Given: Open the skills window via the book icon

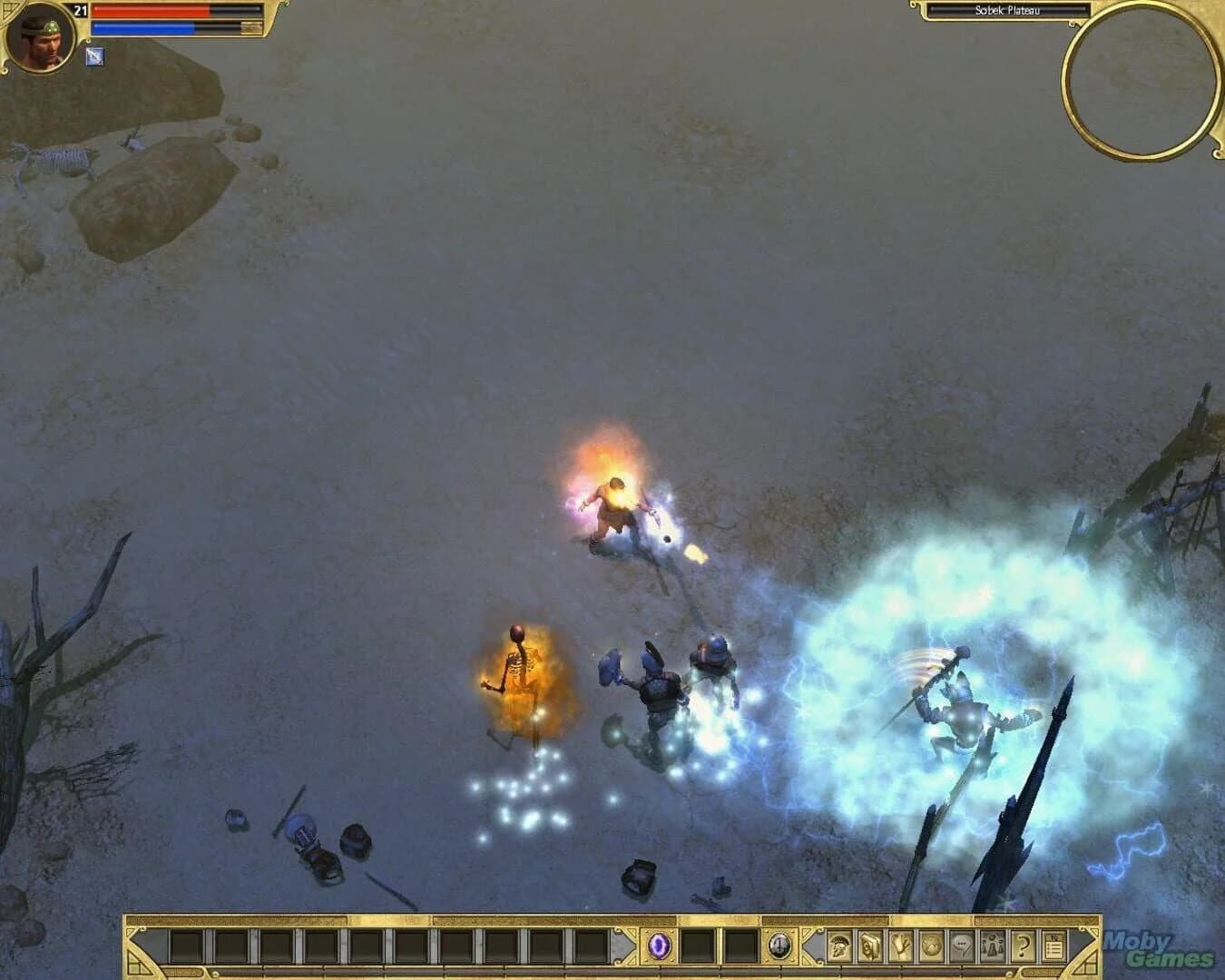Looking at the screenshot, I should 871,946.
